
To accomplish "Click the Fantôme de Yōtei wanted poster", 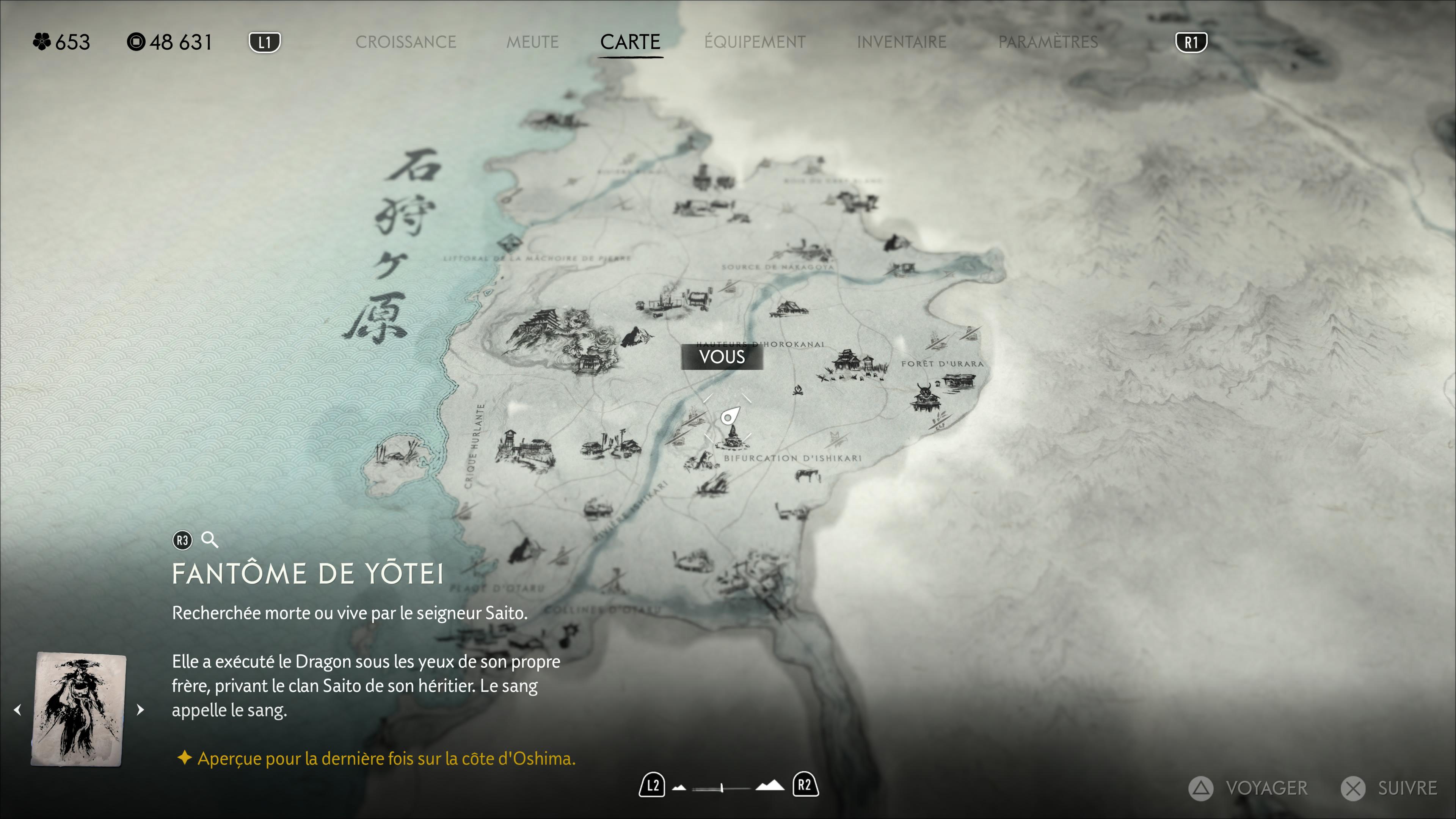I will coord(79,709).
